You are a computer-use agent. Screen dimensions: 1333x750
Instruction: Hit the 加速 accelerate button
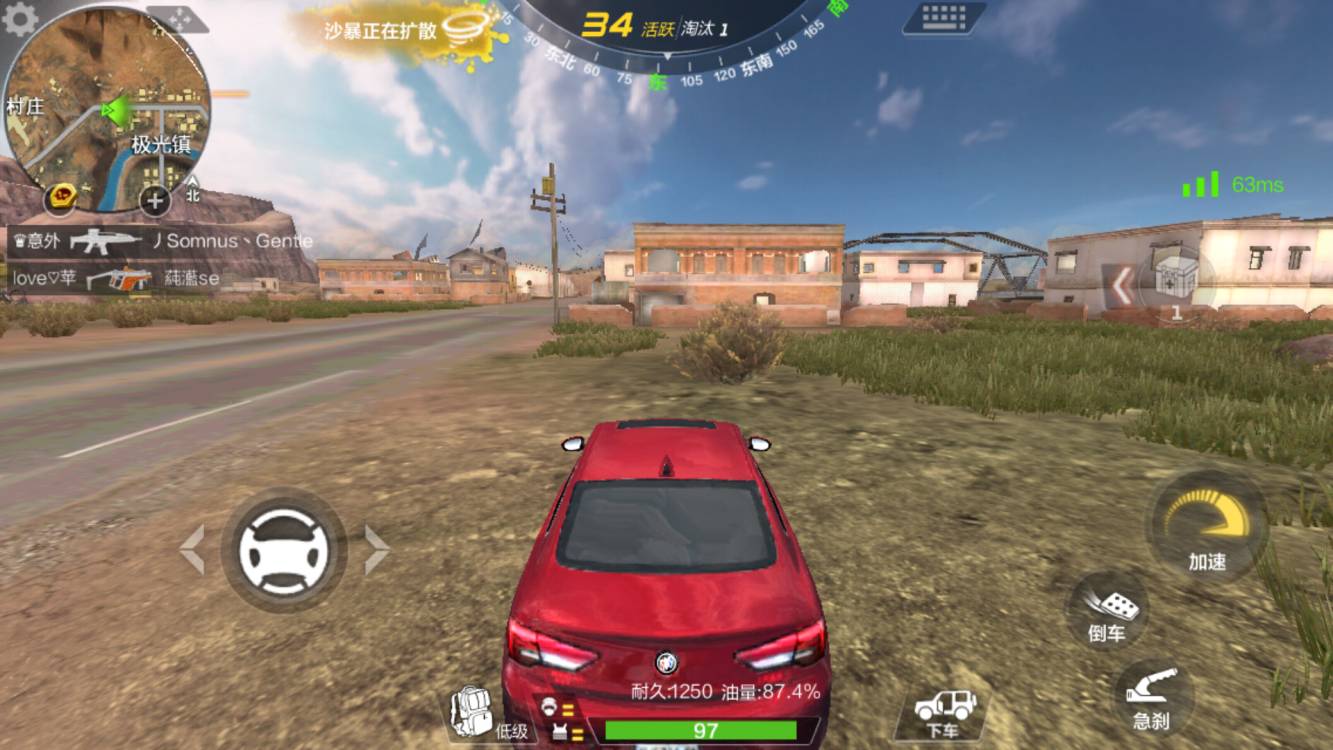pos(1207,525)
